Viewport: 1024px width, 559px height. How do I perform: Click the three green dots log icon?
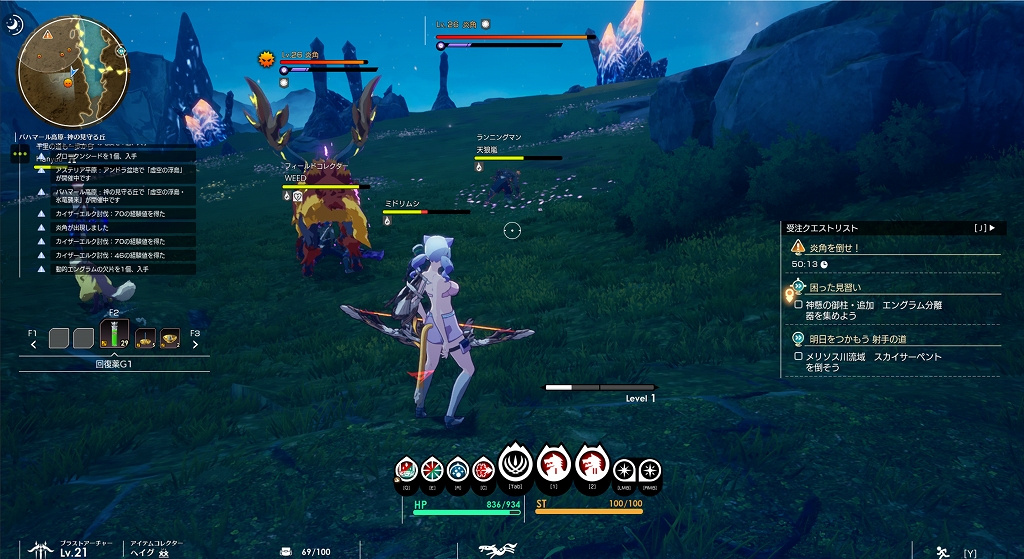(19, 153)
